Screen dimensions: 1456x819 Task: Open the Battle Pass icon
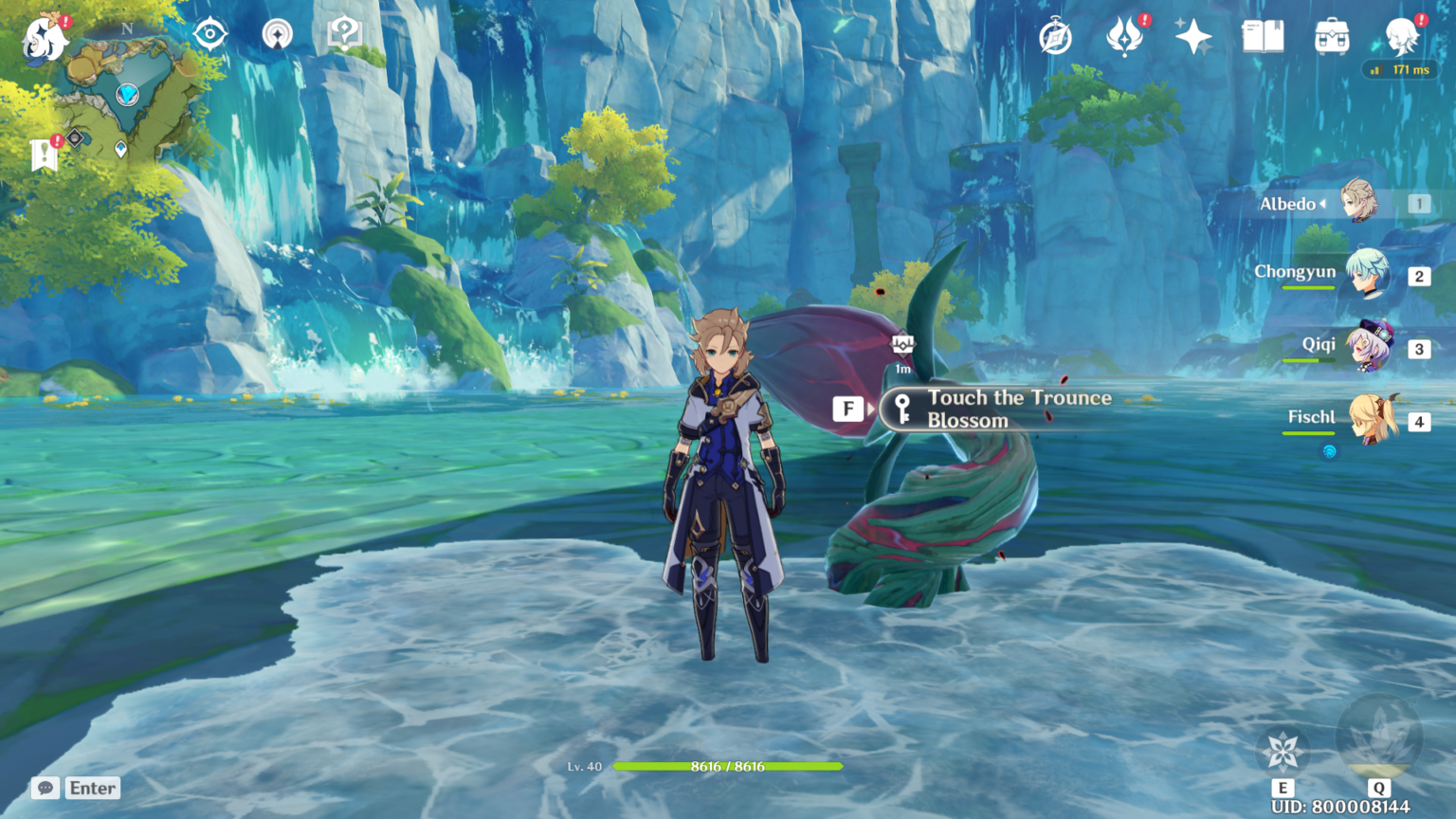(x=1124, y=37)
